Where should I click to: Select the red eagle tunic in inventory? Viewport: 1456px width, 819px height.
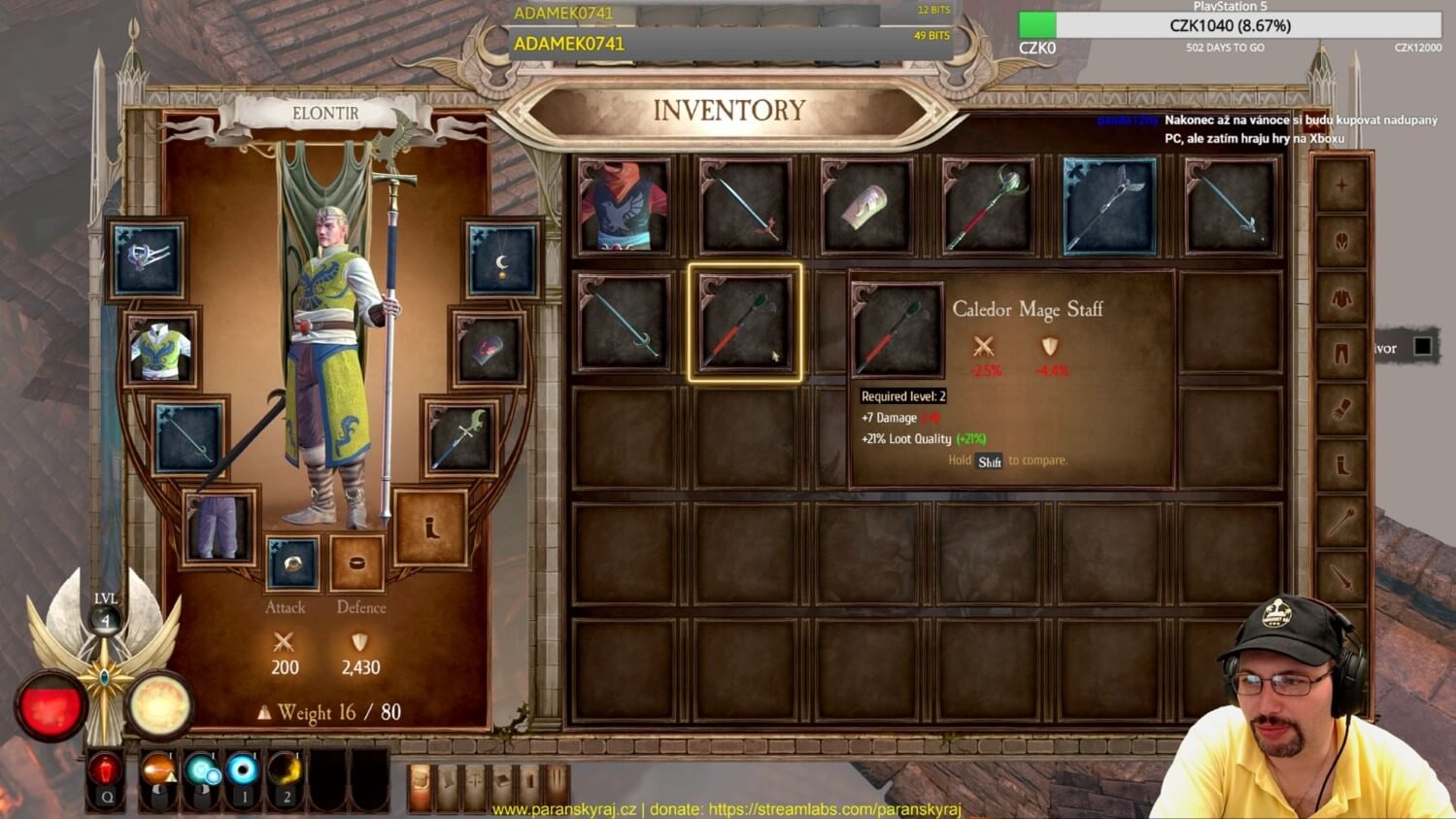[624, 206]
